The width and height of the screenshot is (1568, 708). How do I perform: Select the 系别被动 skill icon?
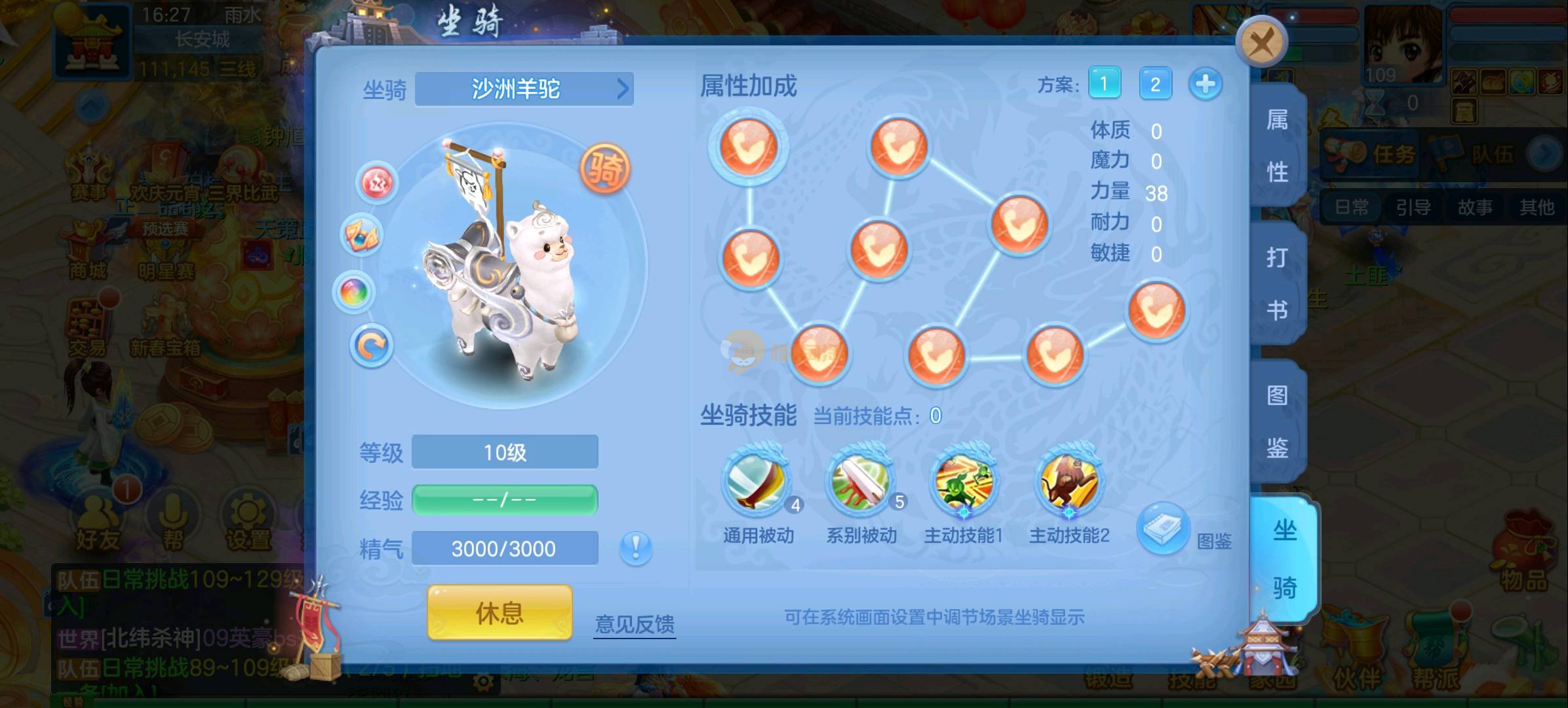point(861,483)
